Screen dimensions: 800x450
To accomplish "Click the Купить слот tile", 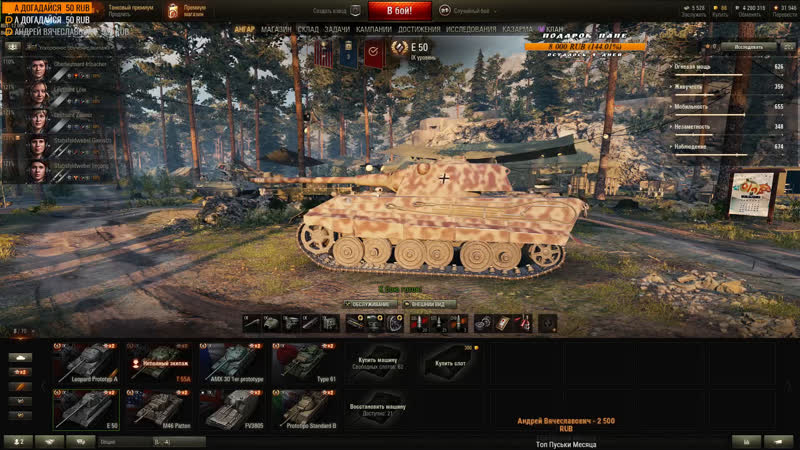I will (x=451, y=362).
